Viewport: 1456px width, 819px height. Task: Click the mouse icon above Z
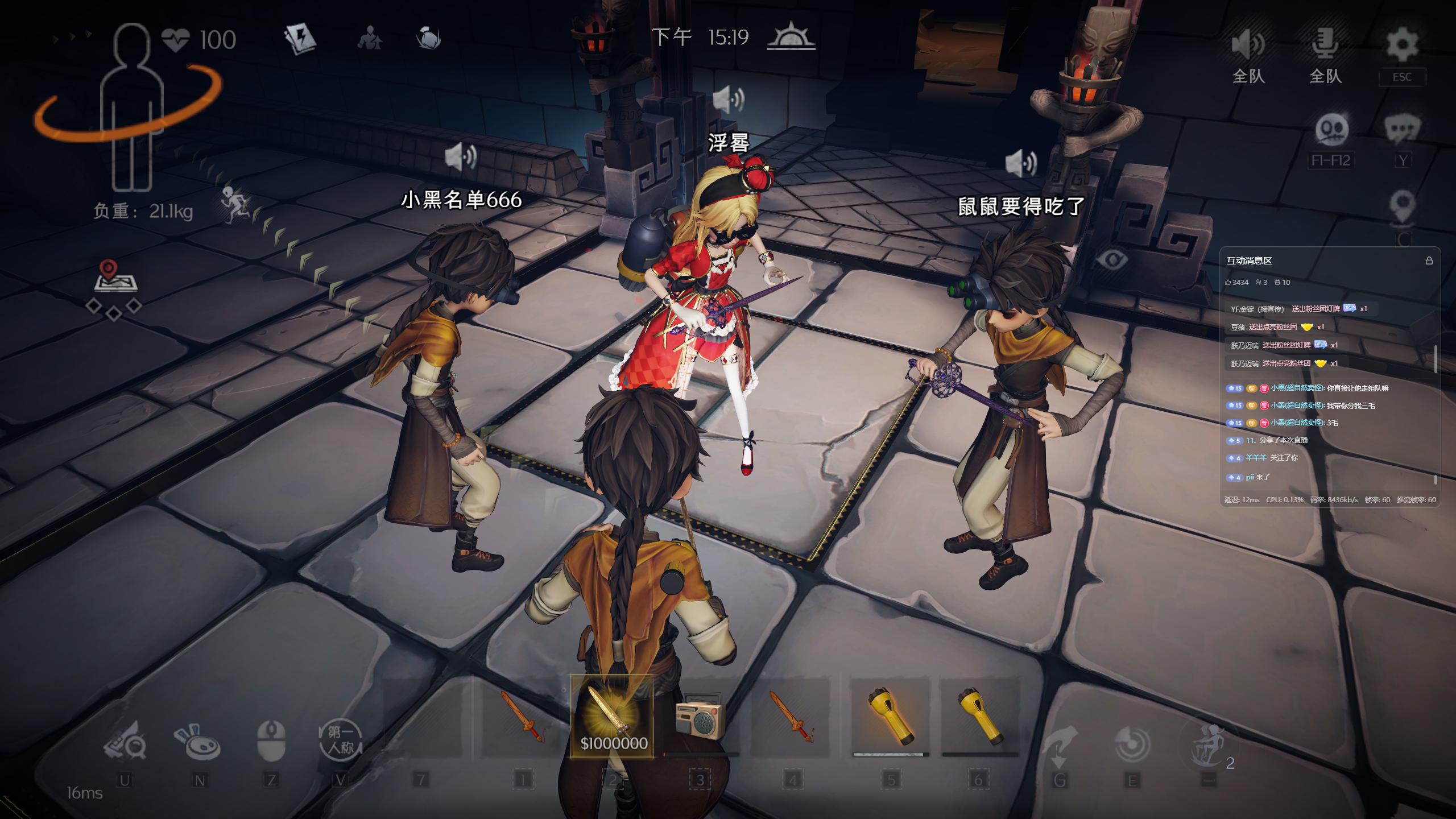click(x=271, y=741)
